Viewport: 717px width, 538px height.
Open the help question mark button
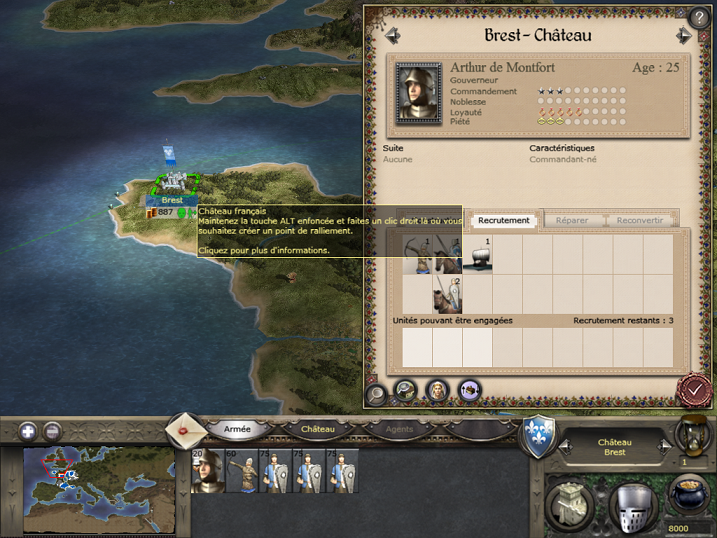[x=698, y=18]
